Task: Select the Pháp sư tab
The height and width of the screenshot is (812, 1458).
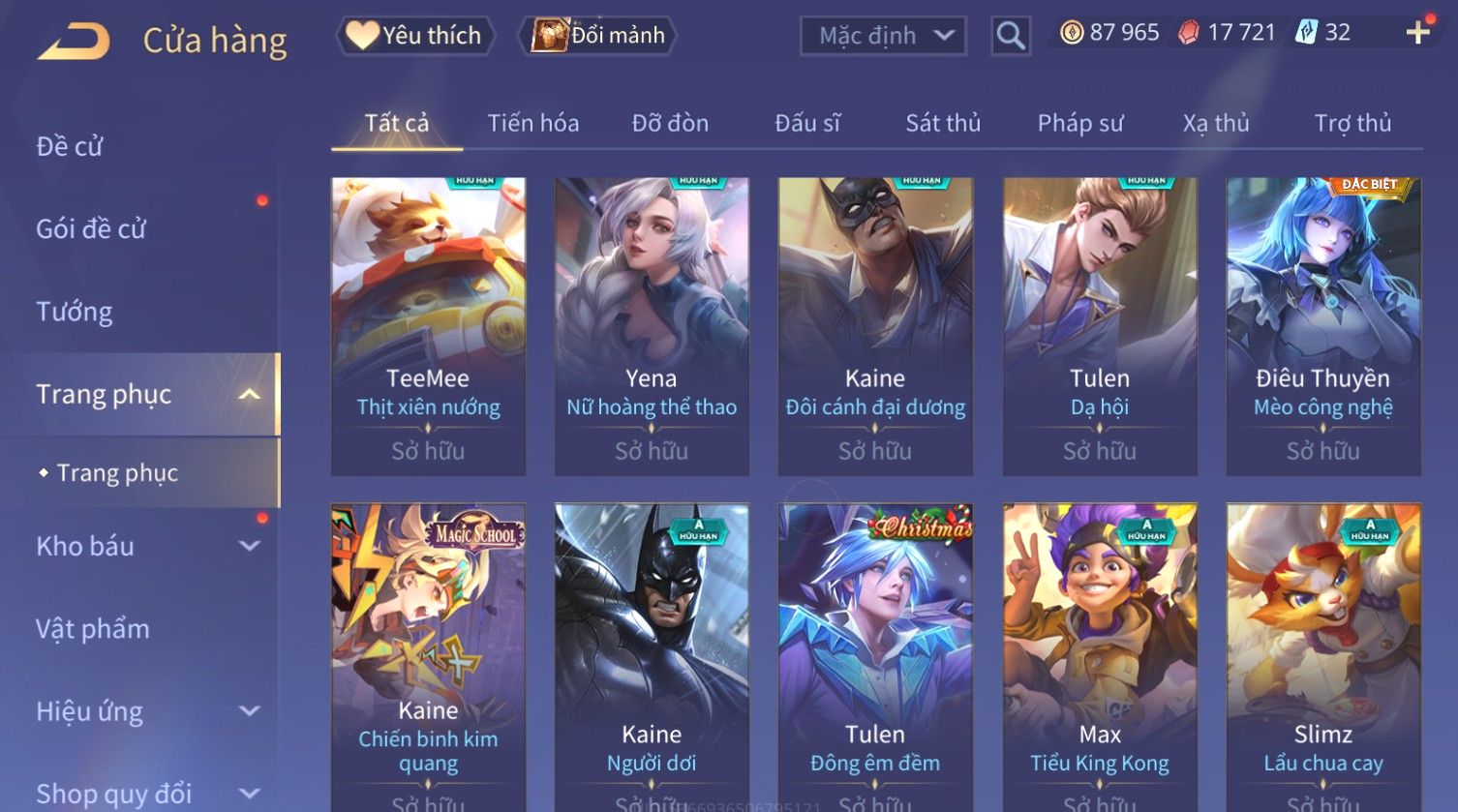Action: 1080,124
